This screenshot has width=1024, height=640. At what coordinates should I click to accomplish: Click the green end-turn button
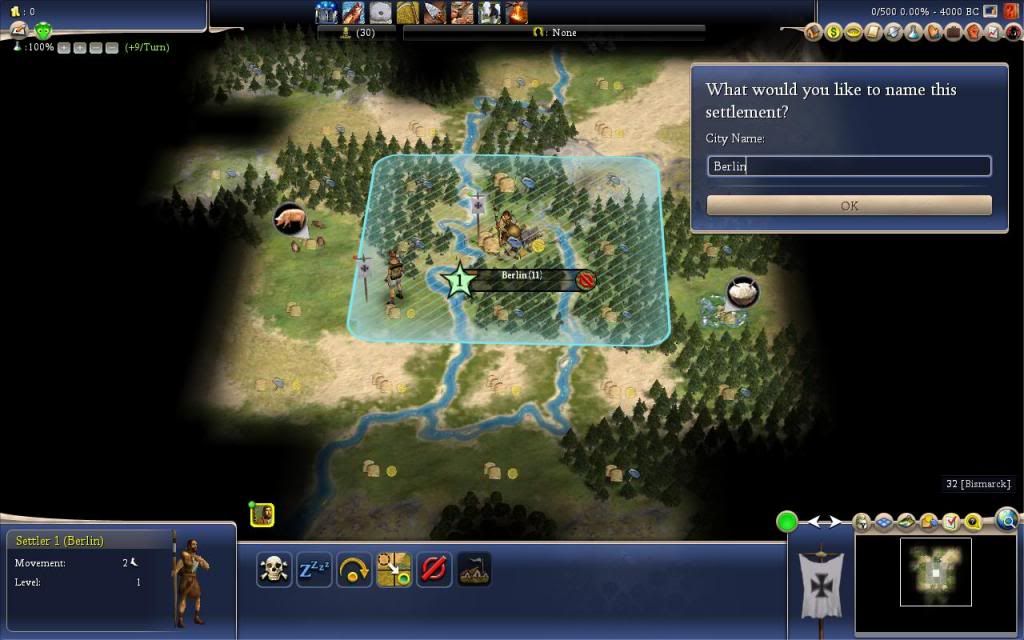787,521
